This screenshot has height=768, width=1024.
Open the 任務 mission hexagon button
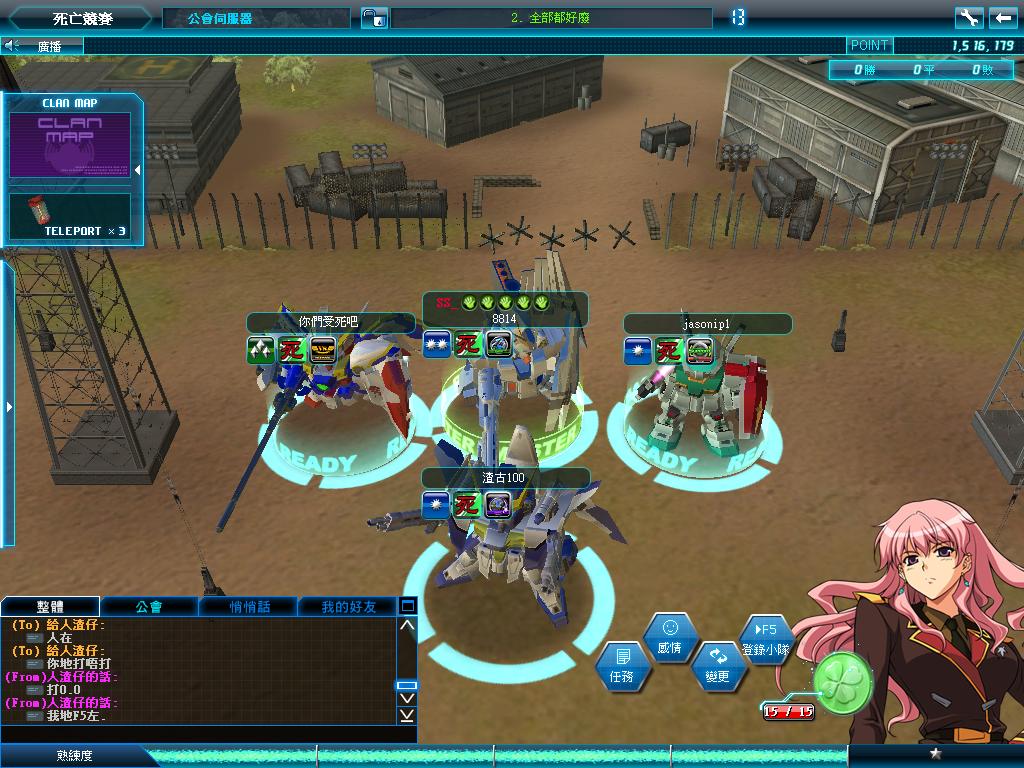(x=619, y=665)
